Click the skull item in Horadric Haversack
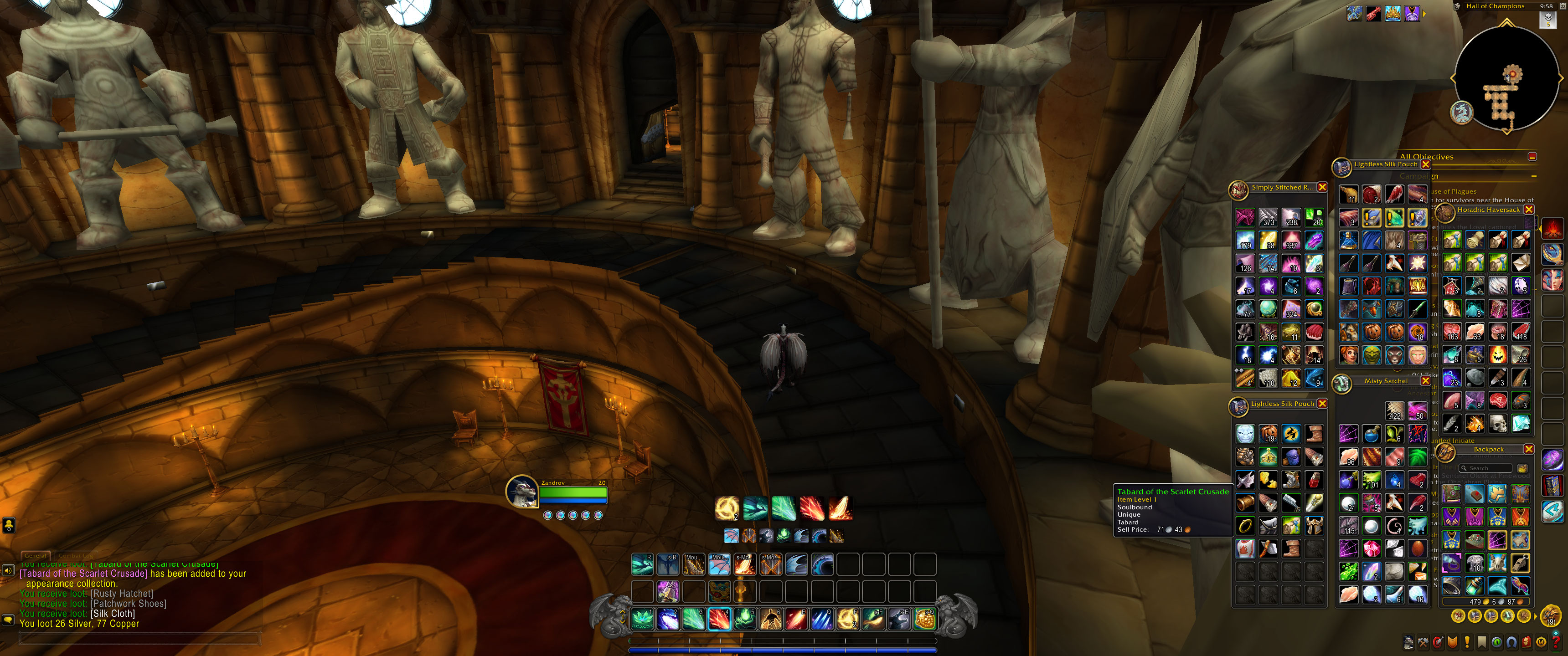 (1498, 423)
